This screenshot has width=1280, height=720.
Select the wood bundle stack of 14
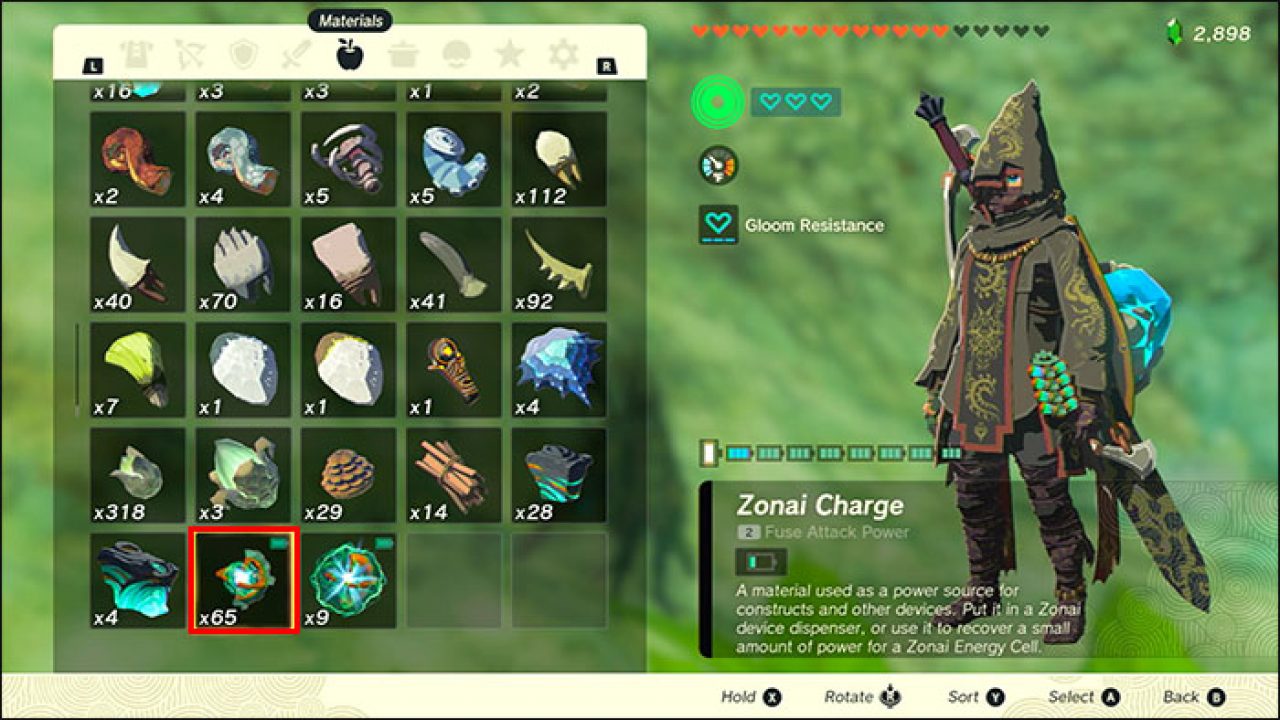454,475
